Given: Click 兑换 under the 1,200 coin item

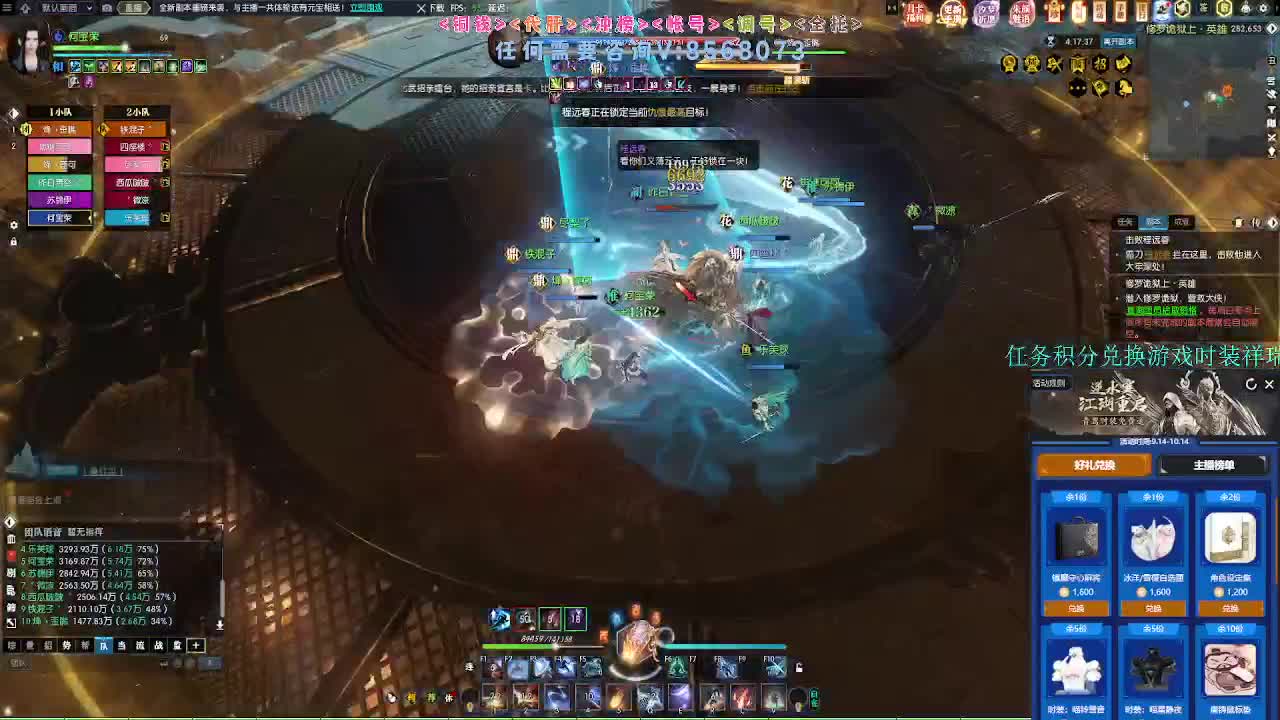Looking at the screenshot, I should click(x=1229, y=608).
